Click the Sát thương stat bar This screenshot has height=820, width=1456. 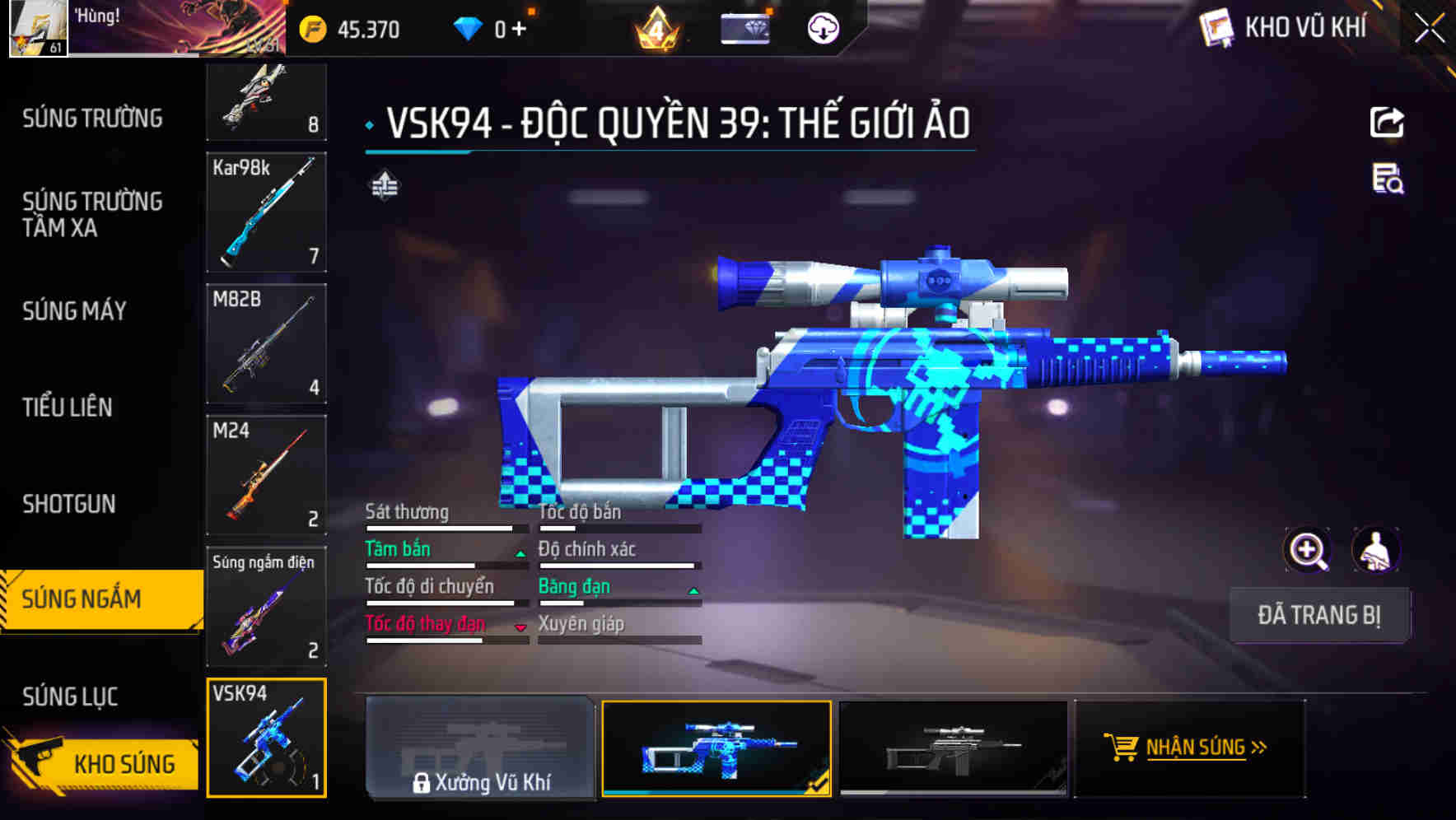(x=445, y=528)
